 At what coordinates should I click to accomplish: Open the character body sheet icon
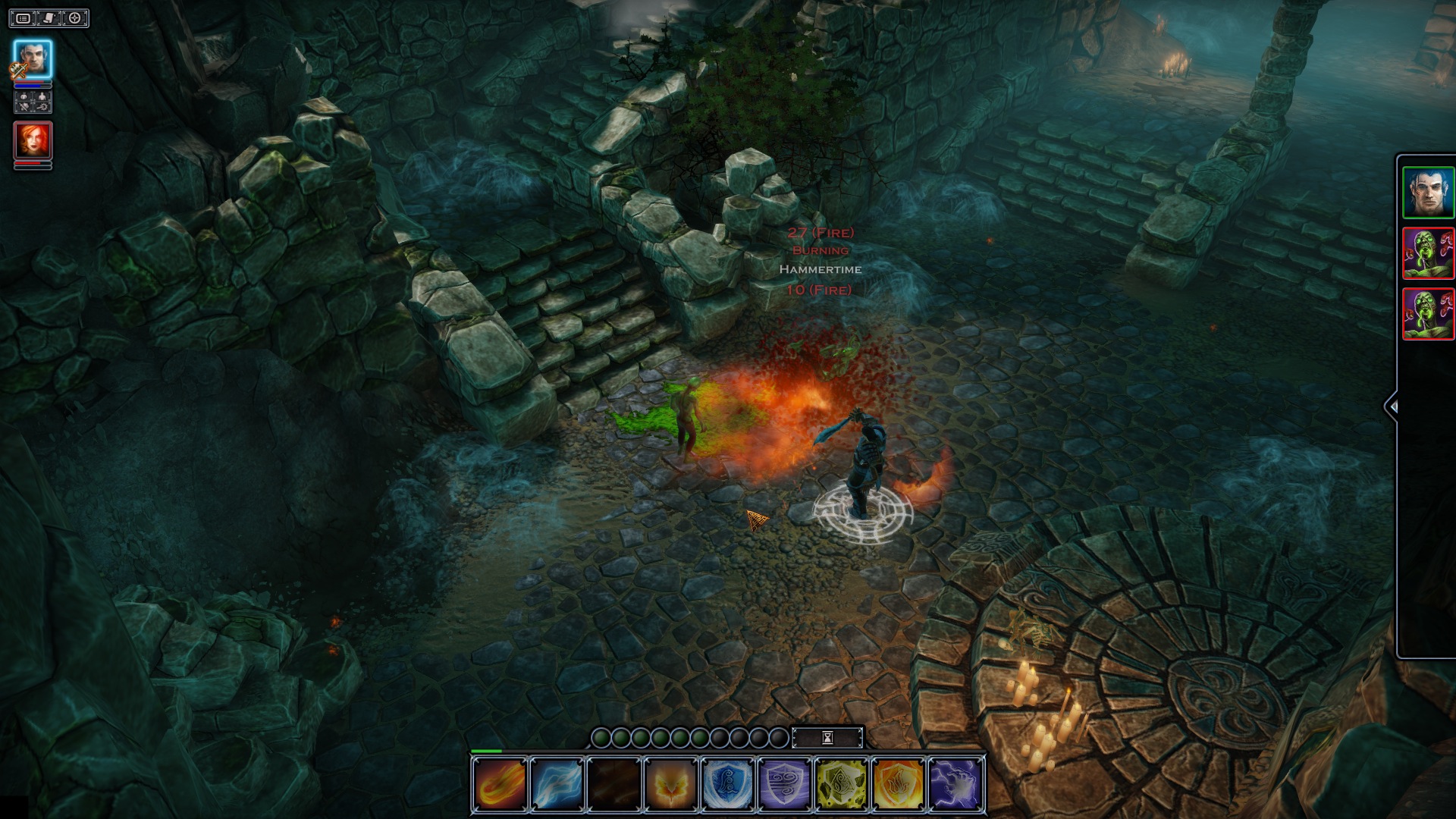pyautogui.click(x=42, y=97)
